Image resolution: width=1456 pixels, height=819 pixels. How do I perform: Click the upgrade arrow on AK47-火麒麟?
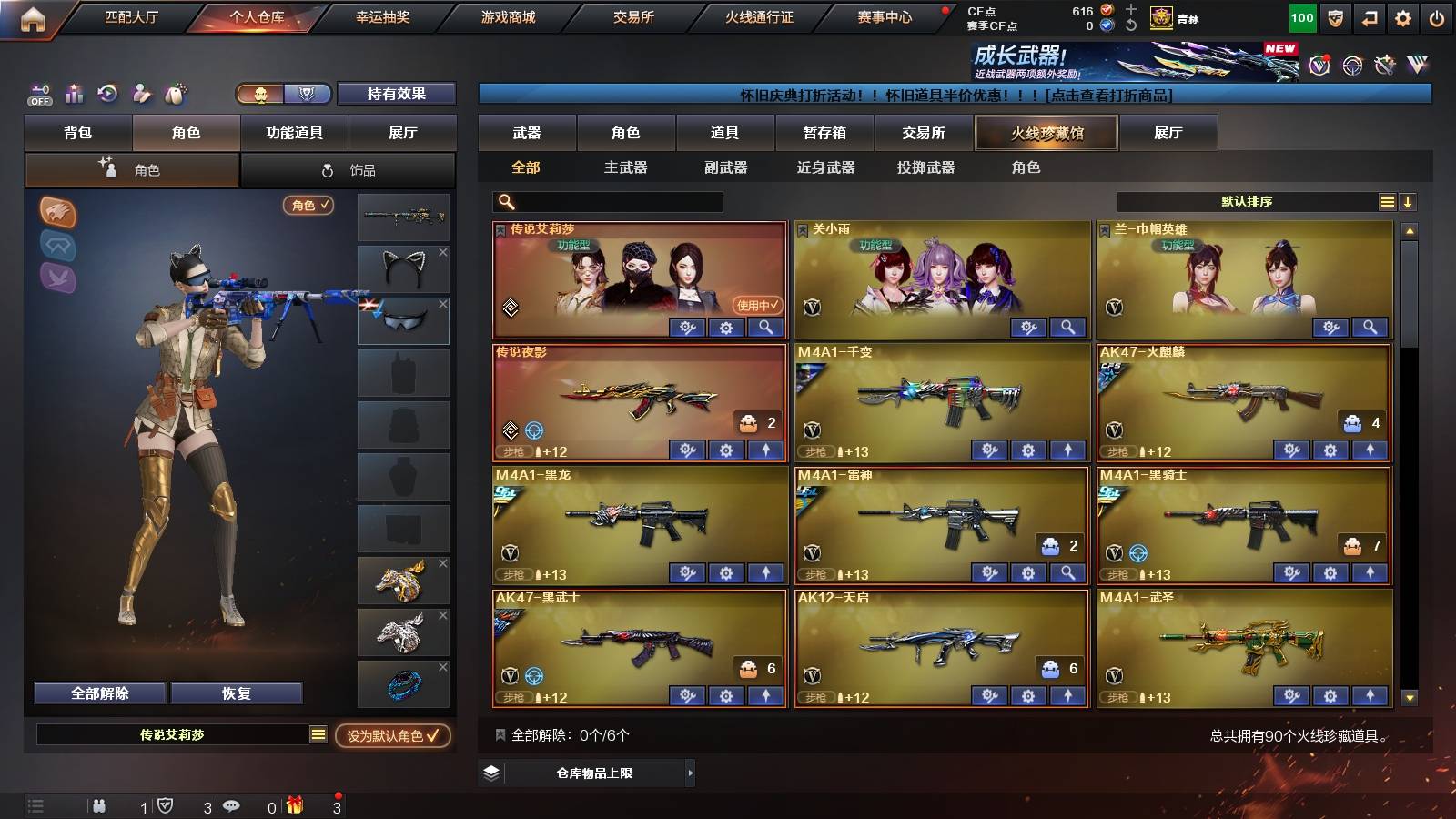(1370, 450)
